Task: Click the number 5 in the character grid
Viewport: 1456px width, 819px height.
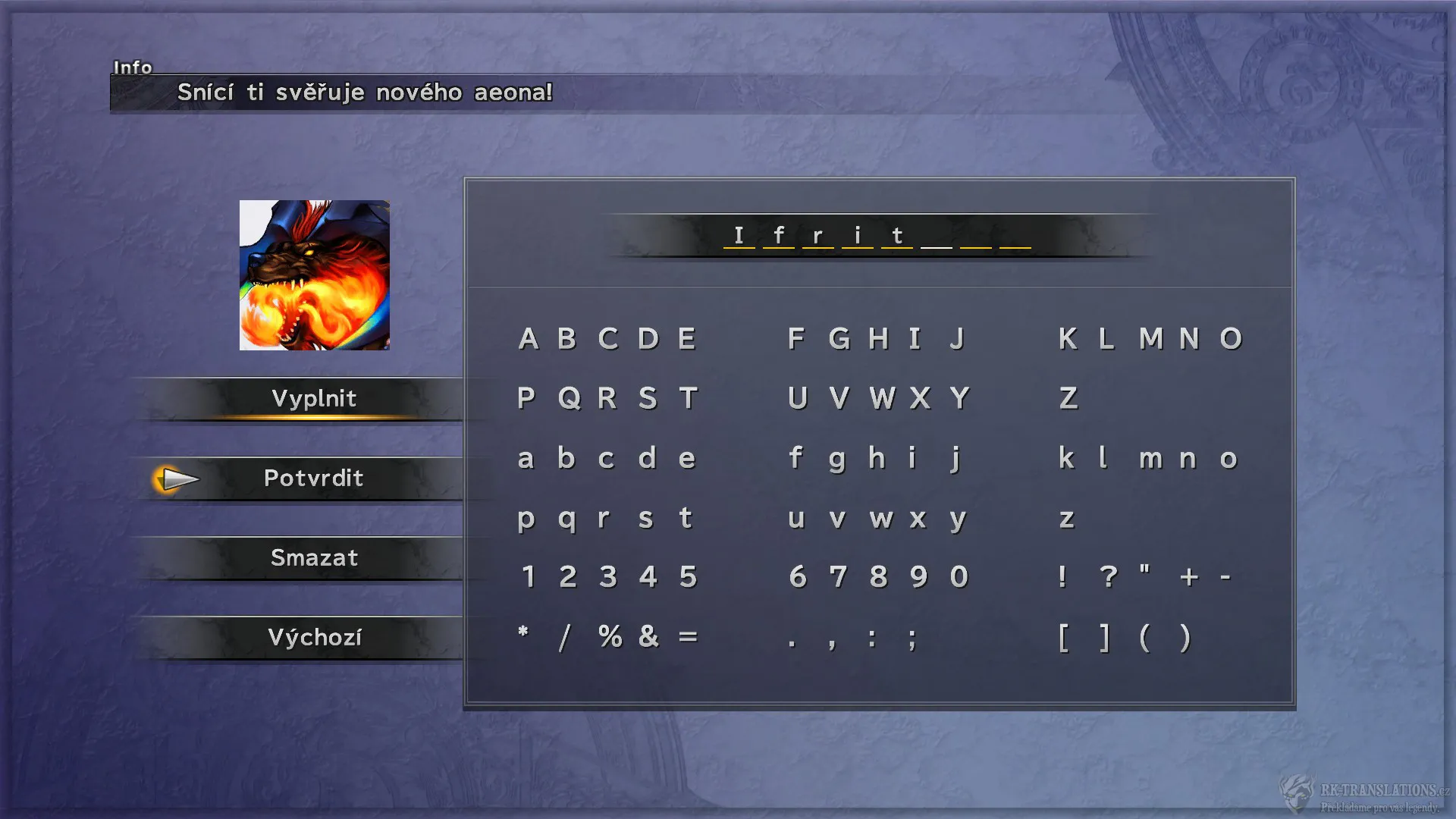Action: point(687,577)
